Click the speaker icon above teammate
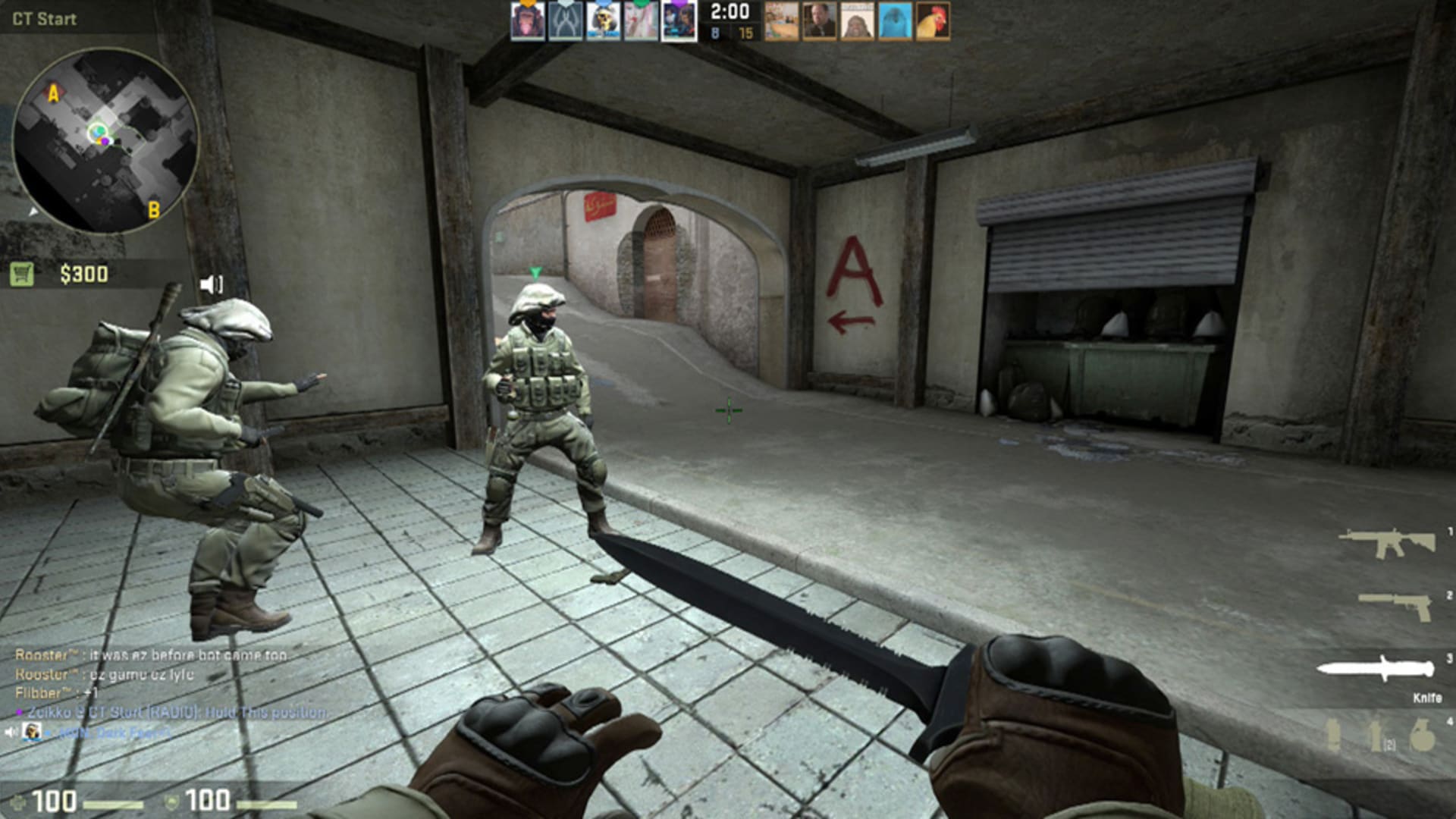This screenshot has width=1456, height=819. (211, 284)
